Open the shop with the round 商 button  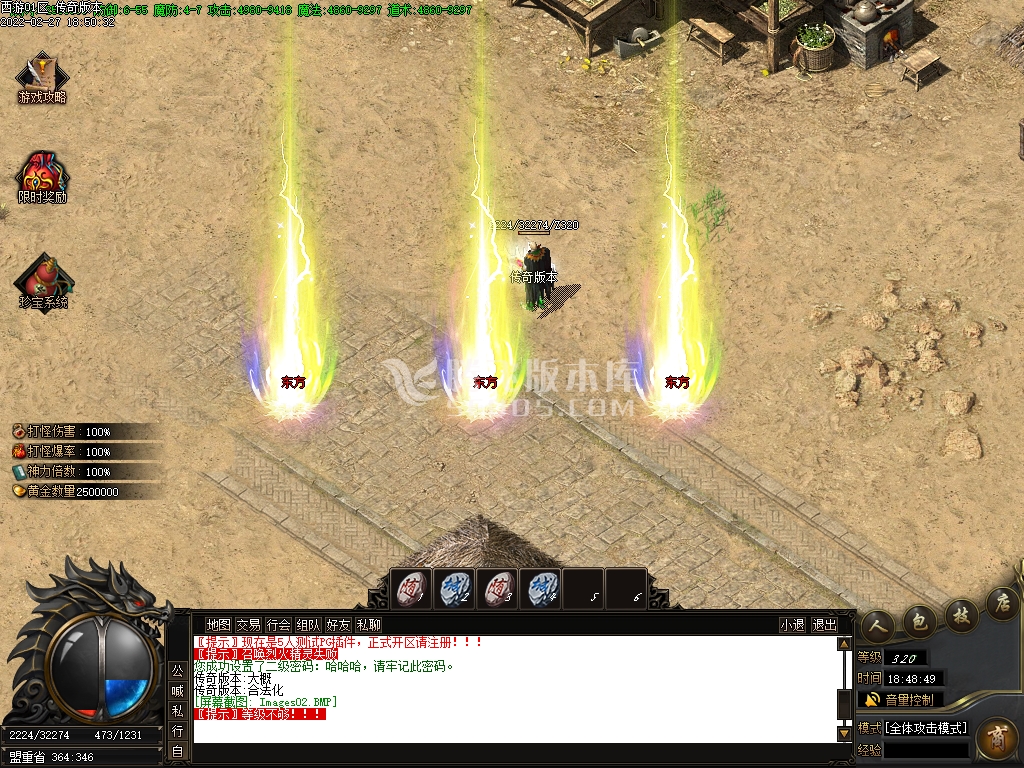pyautogui.click(x=995, y=738)
